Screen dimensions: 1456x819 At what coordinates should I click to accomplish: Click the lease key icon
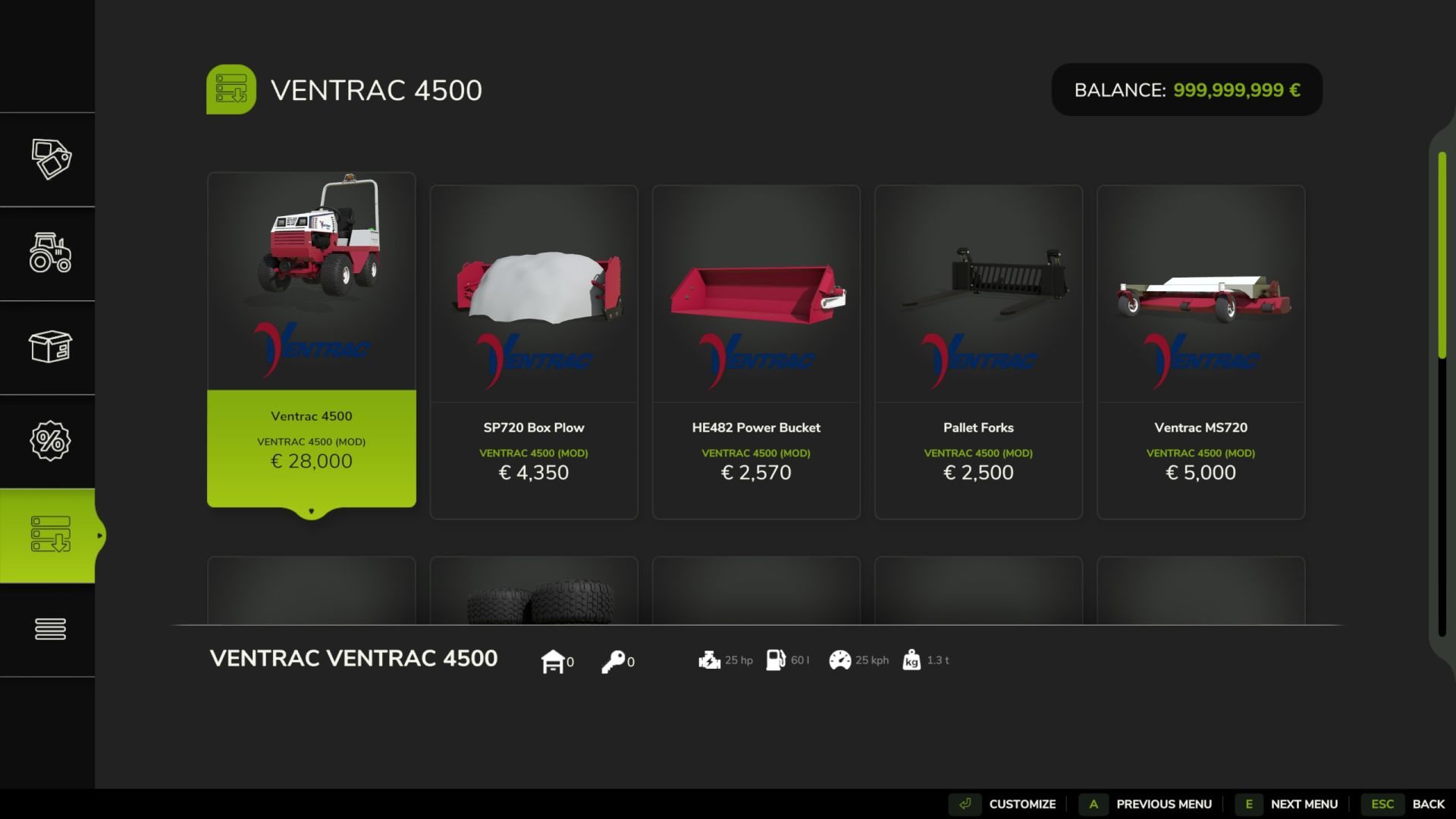click(616, 660)
